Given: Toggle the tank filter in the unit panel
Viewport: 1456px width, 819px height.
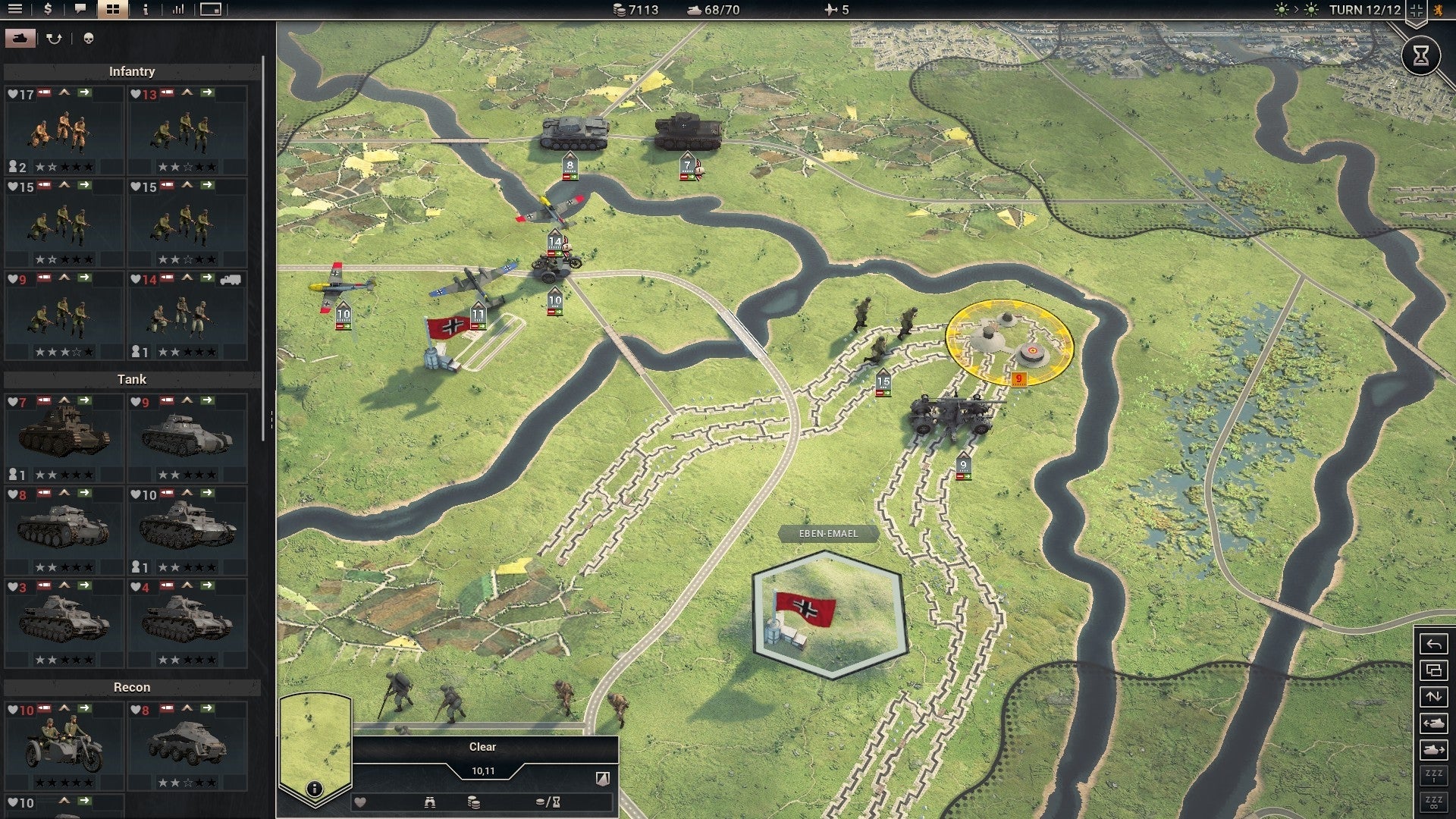Looking at the screenshot, I should [x=20, y=37].
